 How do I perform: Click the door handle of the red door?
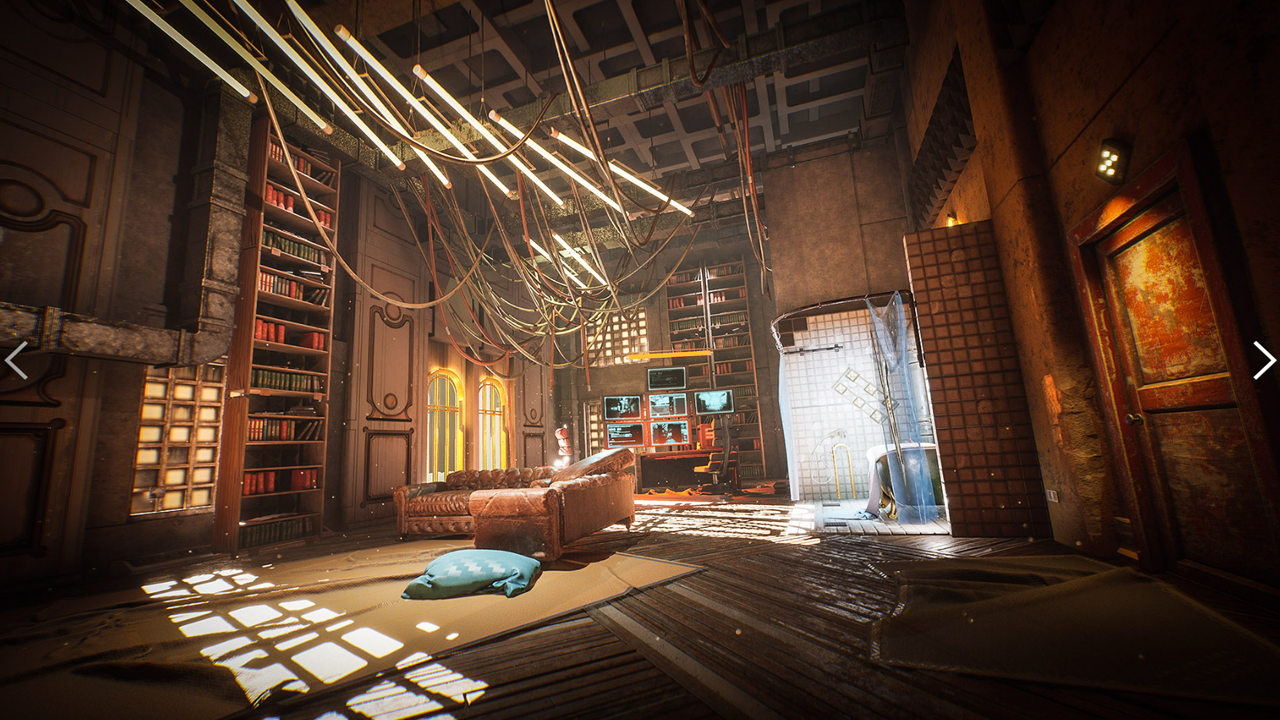click(x=1133, y=417)
